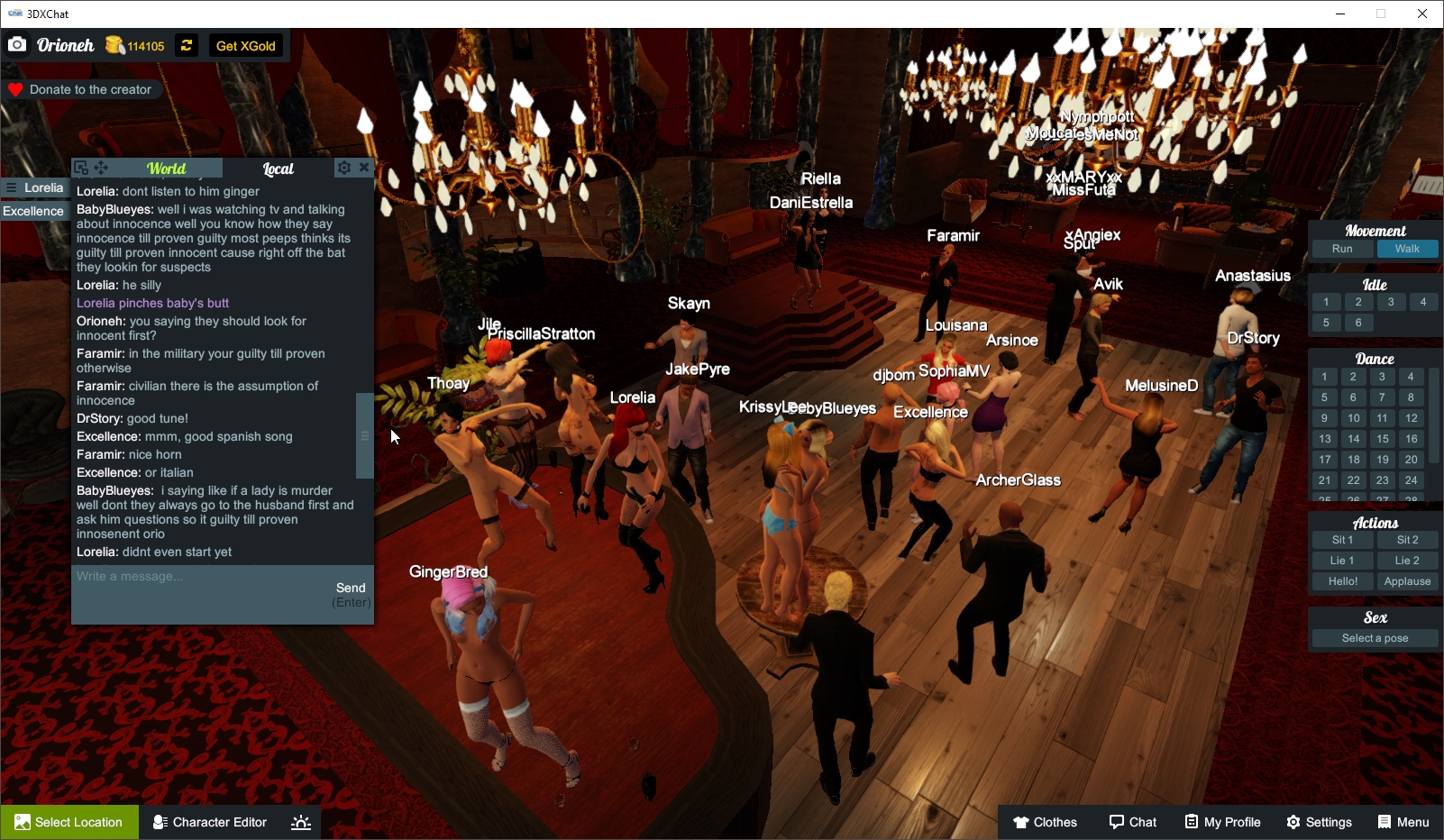Screen dimensions: 1444x840
Task: Open My Profile from the bottom bar
Action: (x=1221, y=822)
